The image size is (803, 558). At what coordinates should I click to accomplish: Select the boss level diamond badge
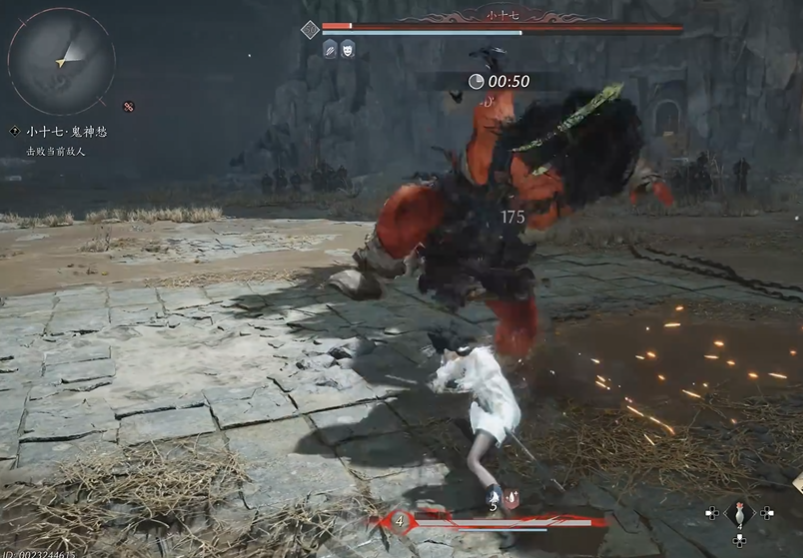pos(310,30)
